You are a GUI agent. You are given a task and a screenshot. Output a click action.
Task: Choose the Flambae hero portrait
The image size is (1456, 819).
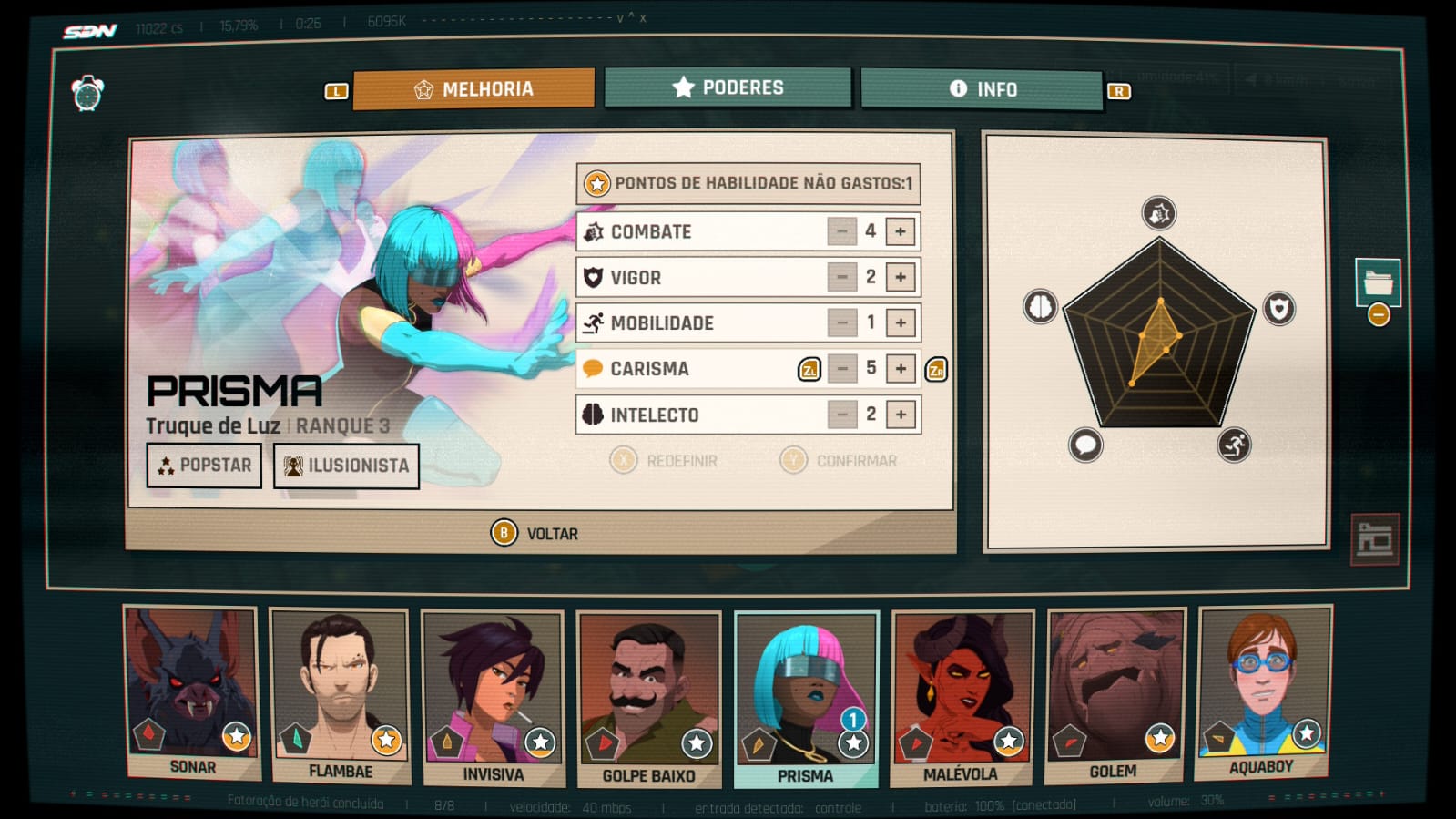(340, 695)
